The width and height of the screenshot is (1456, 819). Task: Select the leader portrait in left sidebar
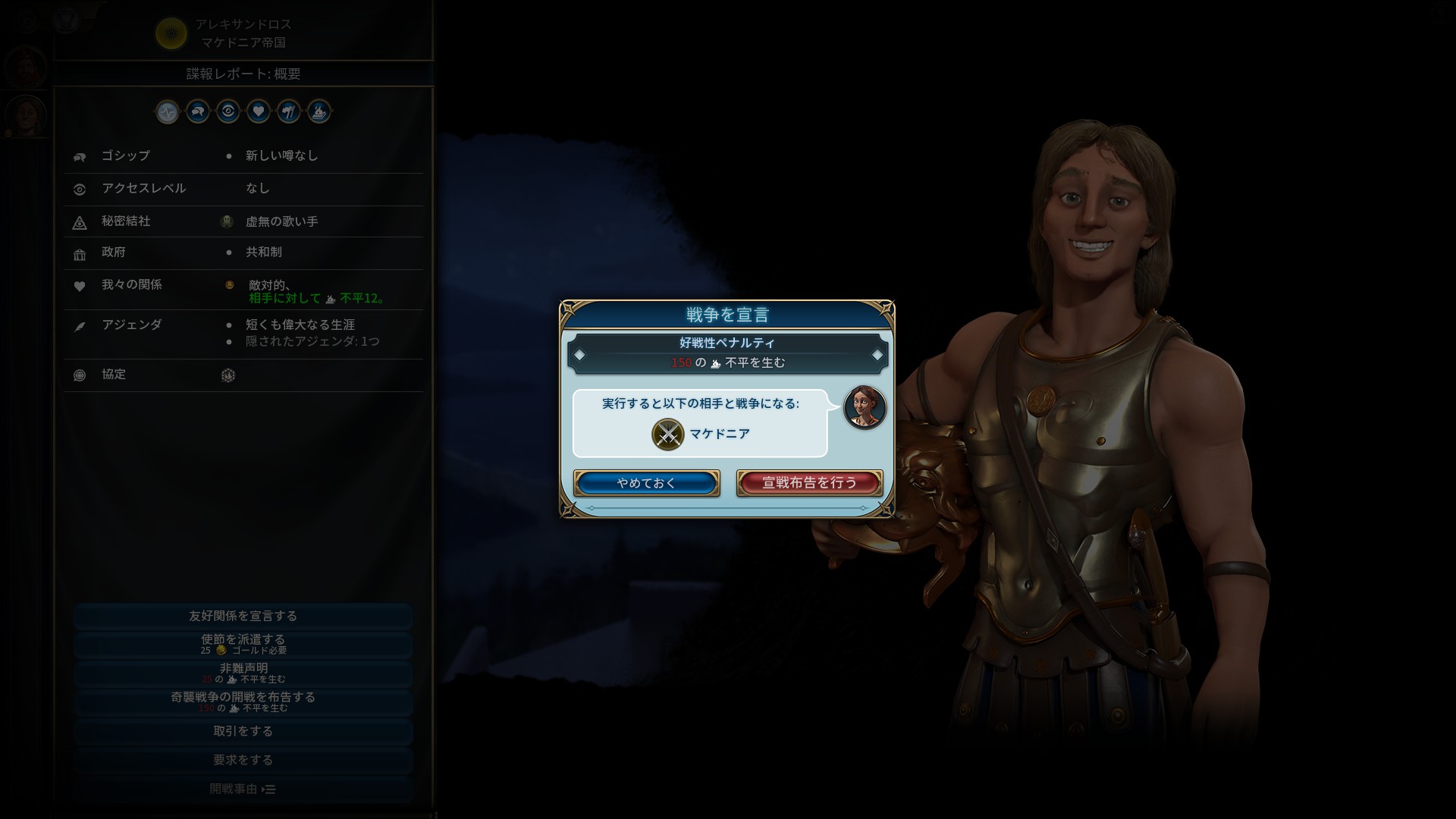pyautogui.click(x=27, y=115)
